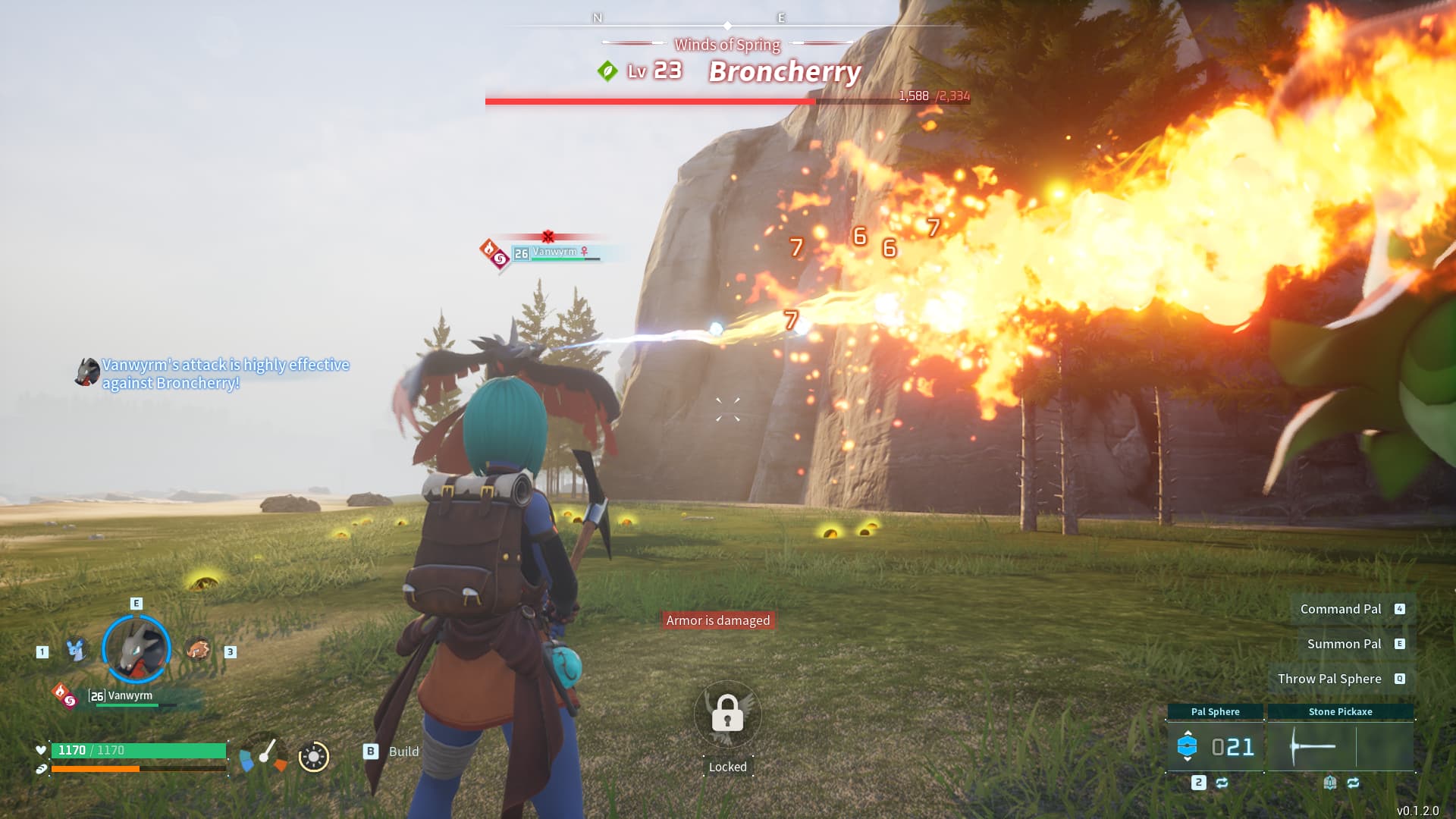Select the Stone Pickaxe weapon slot
This screenshot has width=1456, height=819.
[1340, 747]
